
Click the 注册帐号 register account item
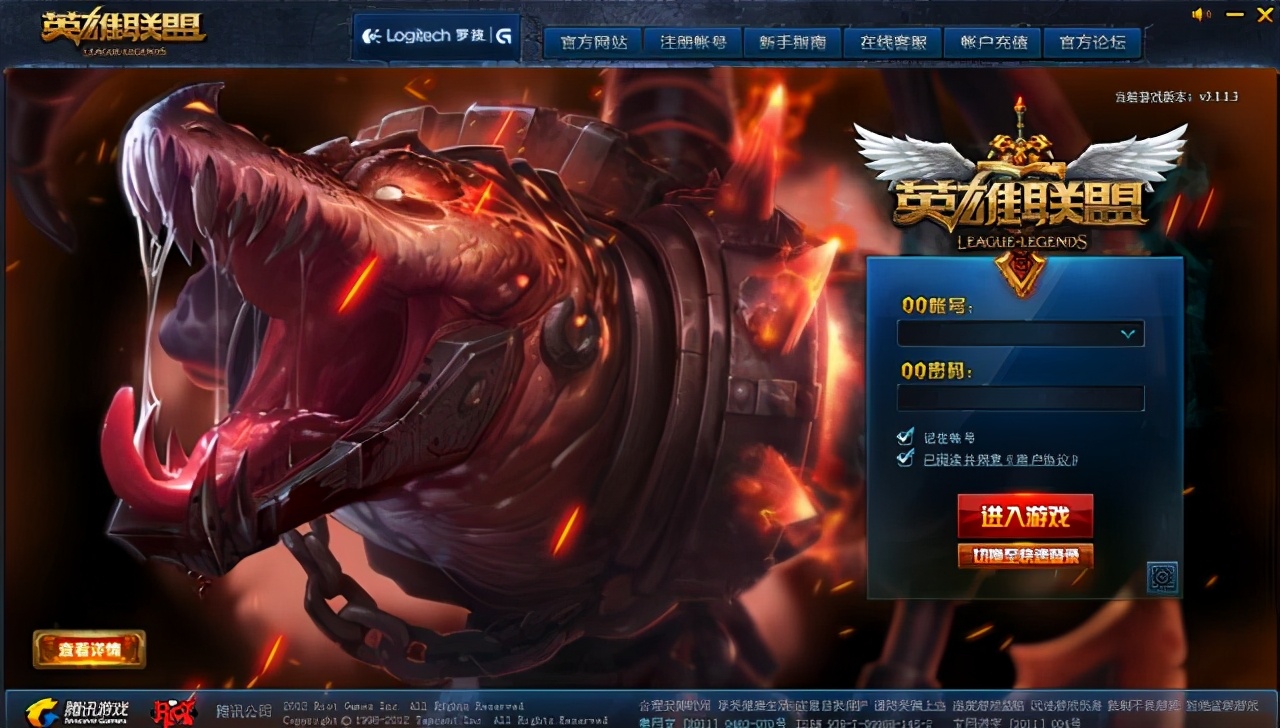(692, 43)
